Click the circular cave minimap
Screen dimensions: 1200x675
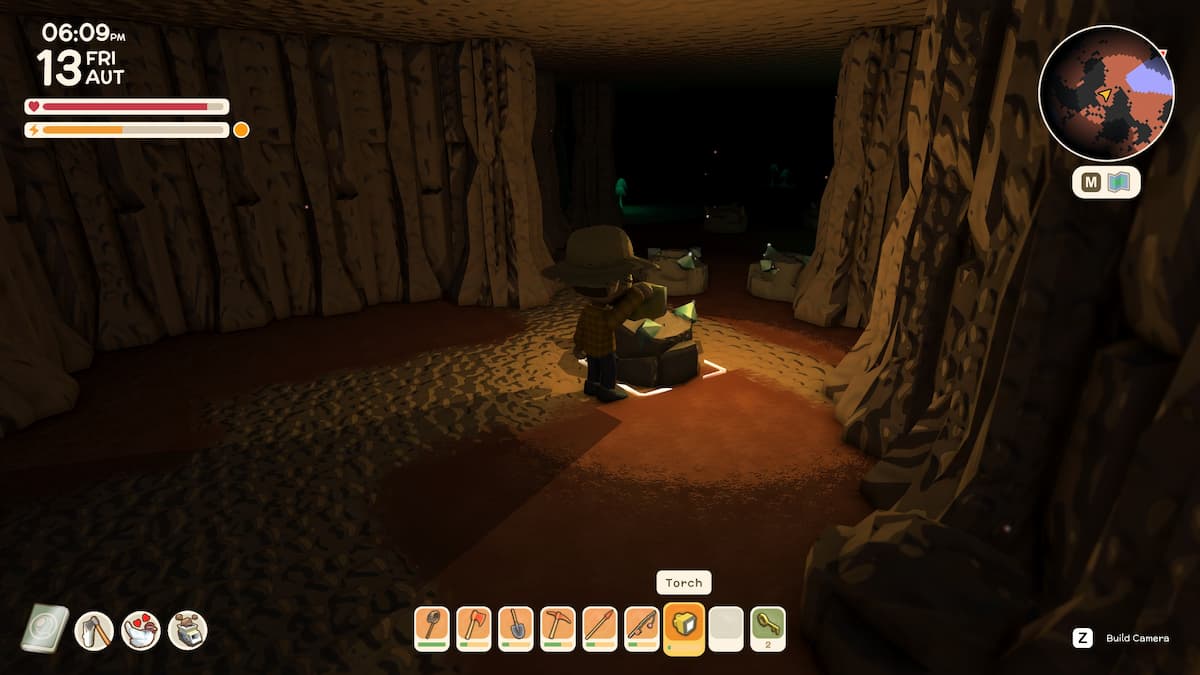pos(1105,93)
